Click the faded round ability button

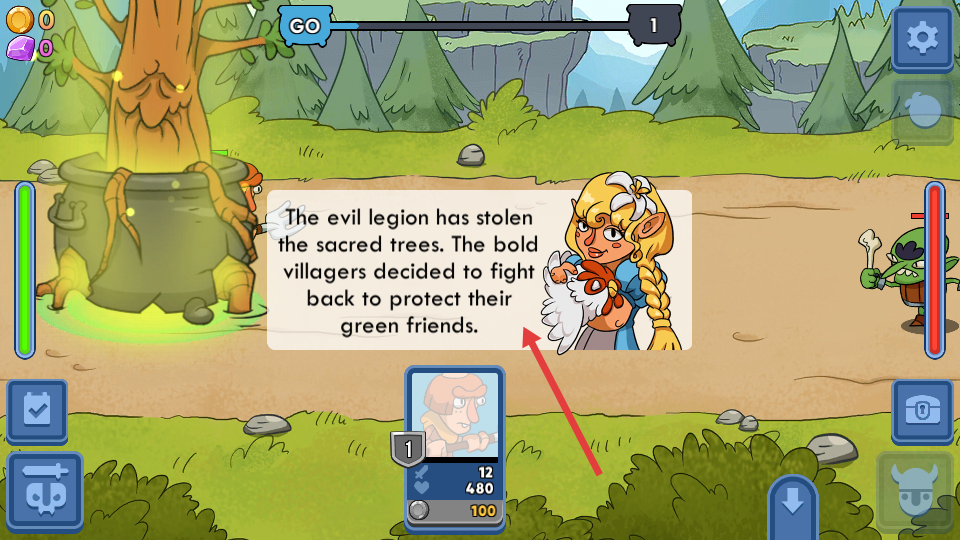922,112
